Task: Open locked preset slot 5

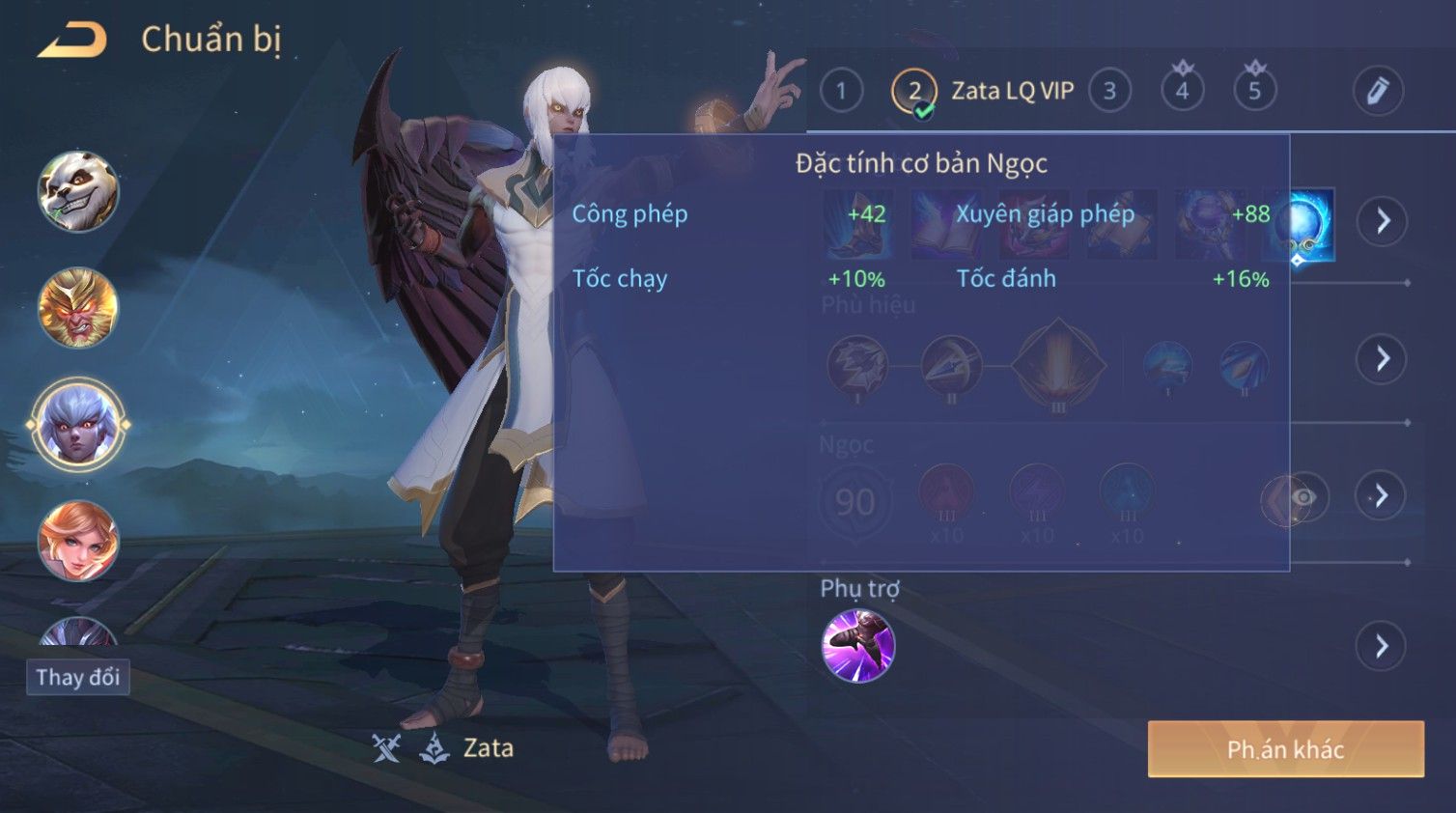Action: coord(1254,92)
